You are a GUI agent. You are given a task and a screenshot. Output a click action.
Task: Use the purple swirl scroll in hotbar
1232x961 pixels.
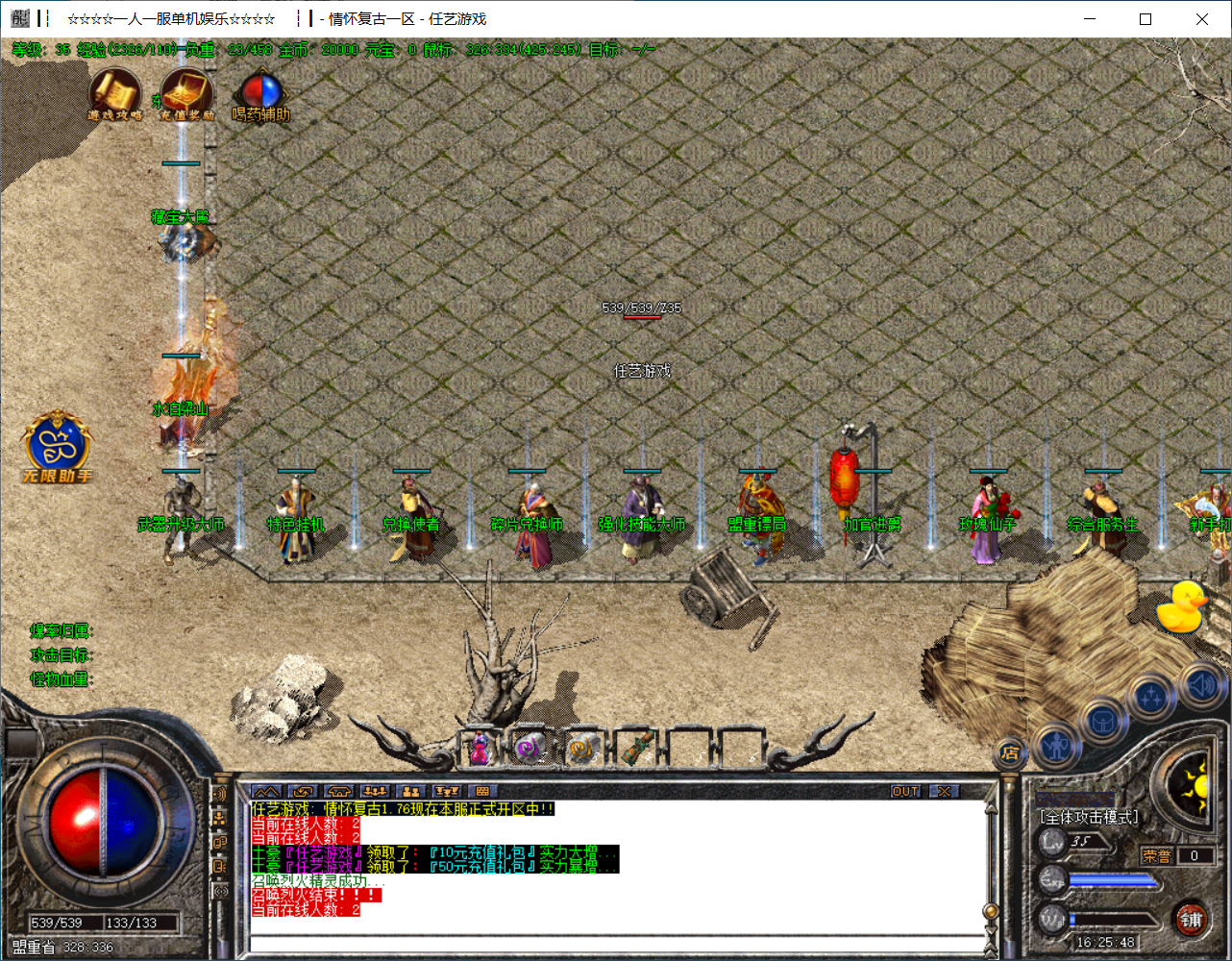point(529,748)
